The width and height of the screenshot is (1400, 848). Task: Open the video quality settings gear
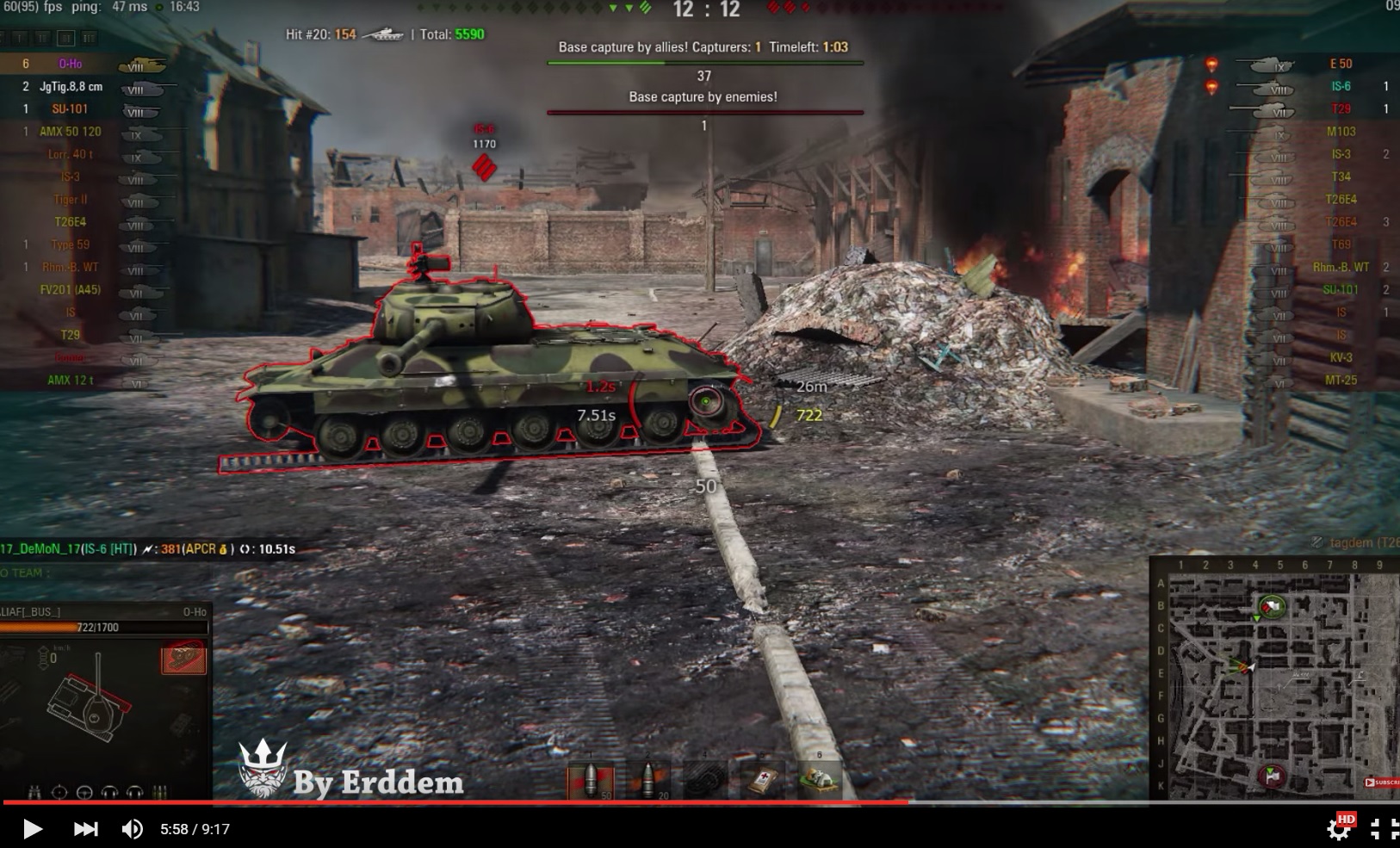tap(1339, 829)
